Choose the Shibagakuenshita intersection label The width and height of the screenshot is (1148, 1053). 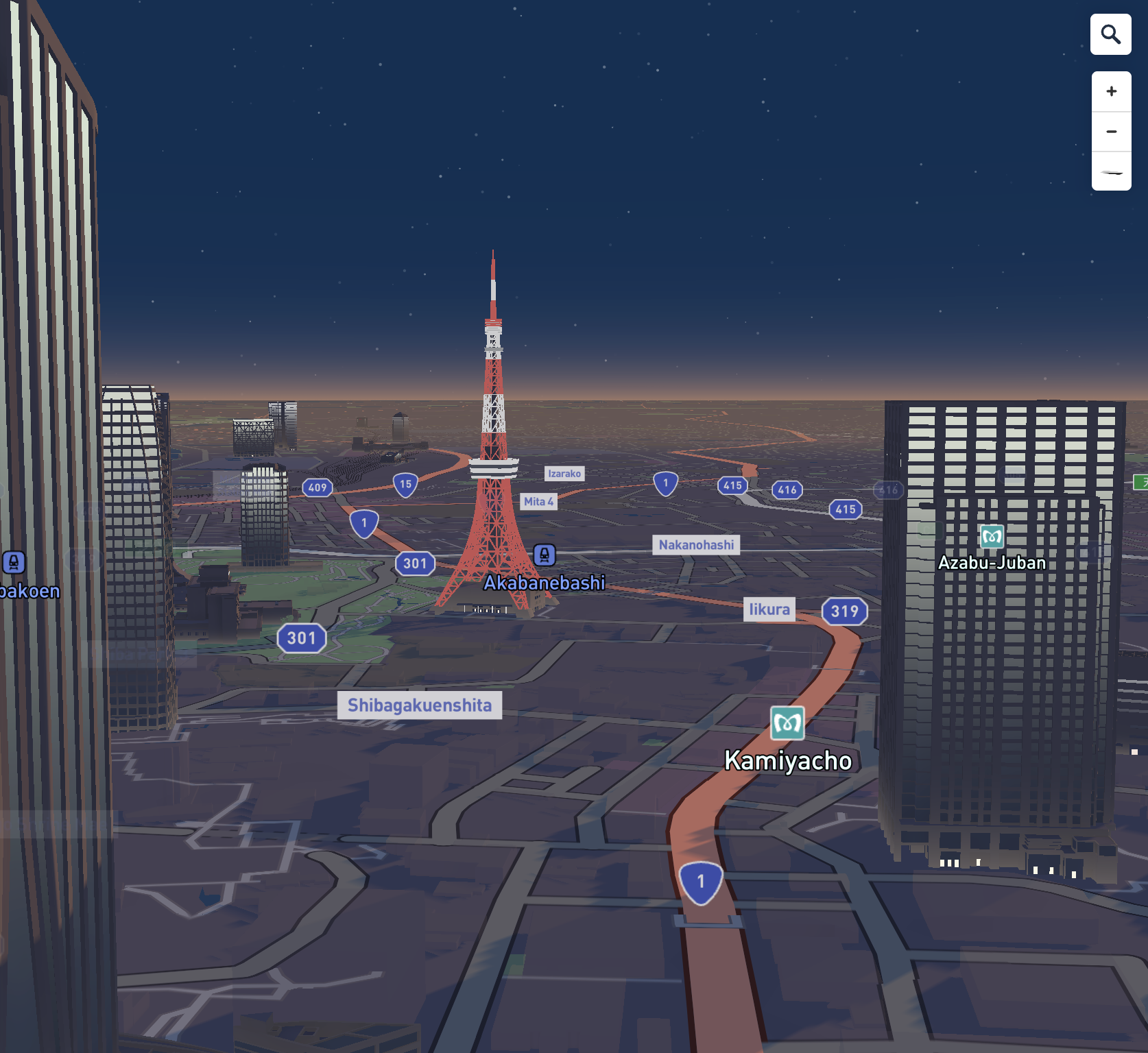(x=420, y=705)
